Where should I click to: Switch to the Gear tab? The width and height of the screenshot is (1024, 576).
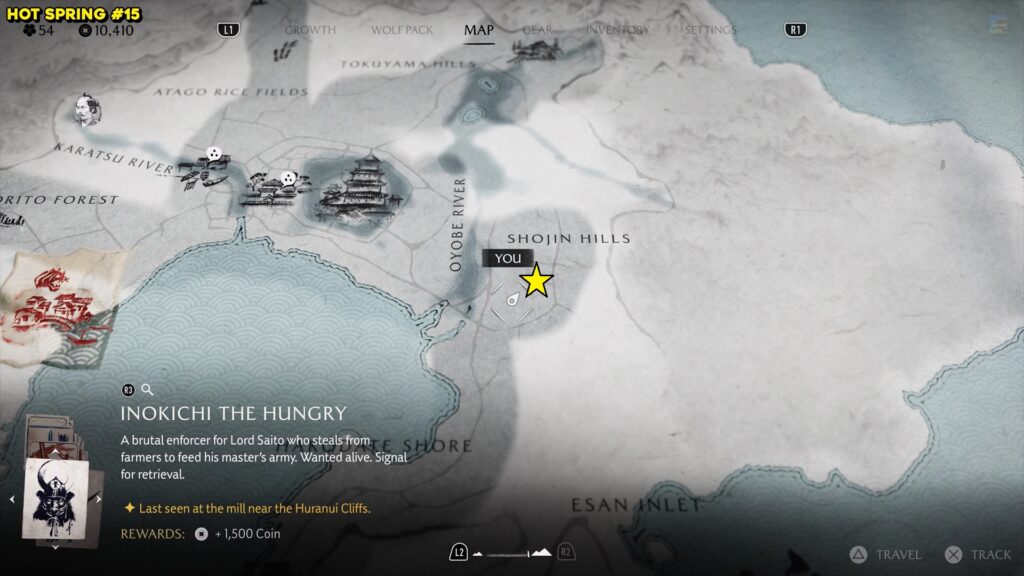click(537, 30)
